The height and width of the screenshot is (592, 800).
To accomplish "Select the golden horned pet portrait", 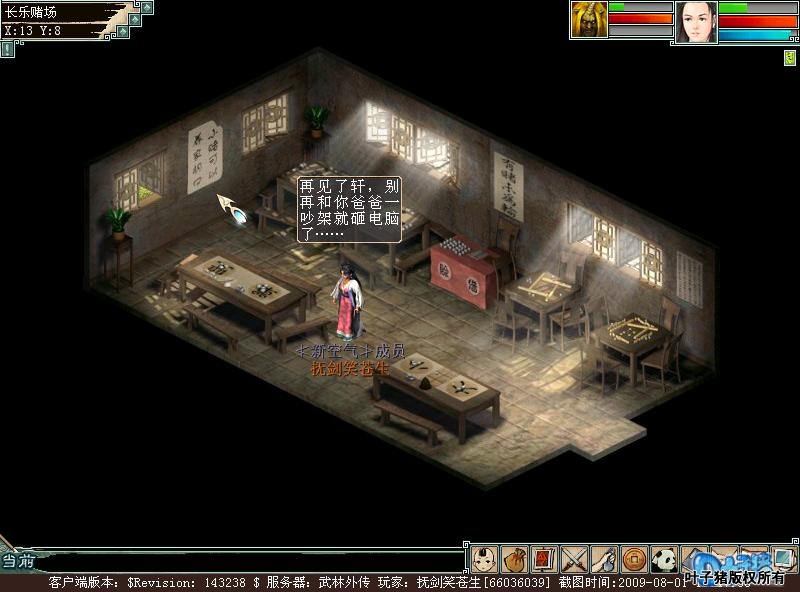I will [x=589, y=20].
